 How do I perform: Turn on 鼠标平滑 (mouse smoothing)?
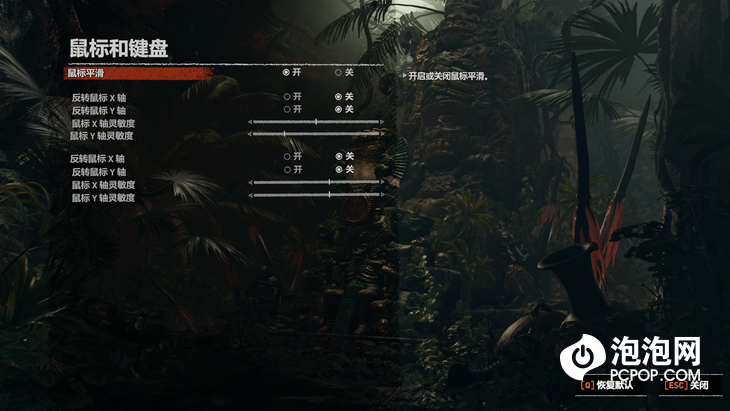tap(287, 73)
